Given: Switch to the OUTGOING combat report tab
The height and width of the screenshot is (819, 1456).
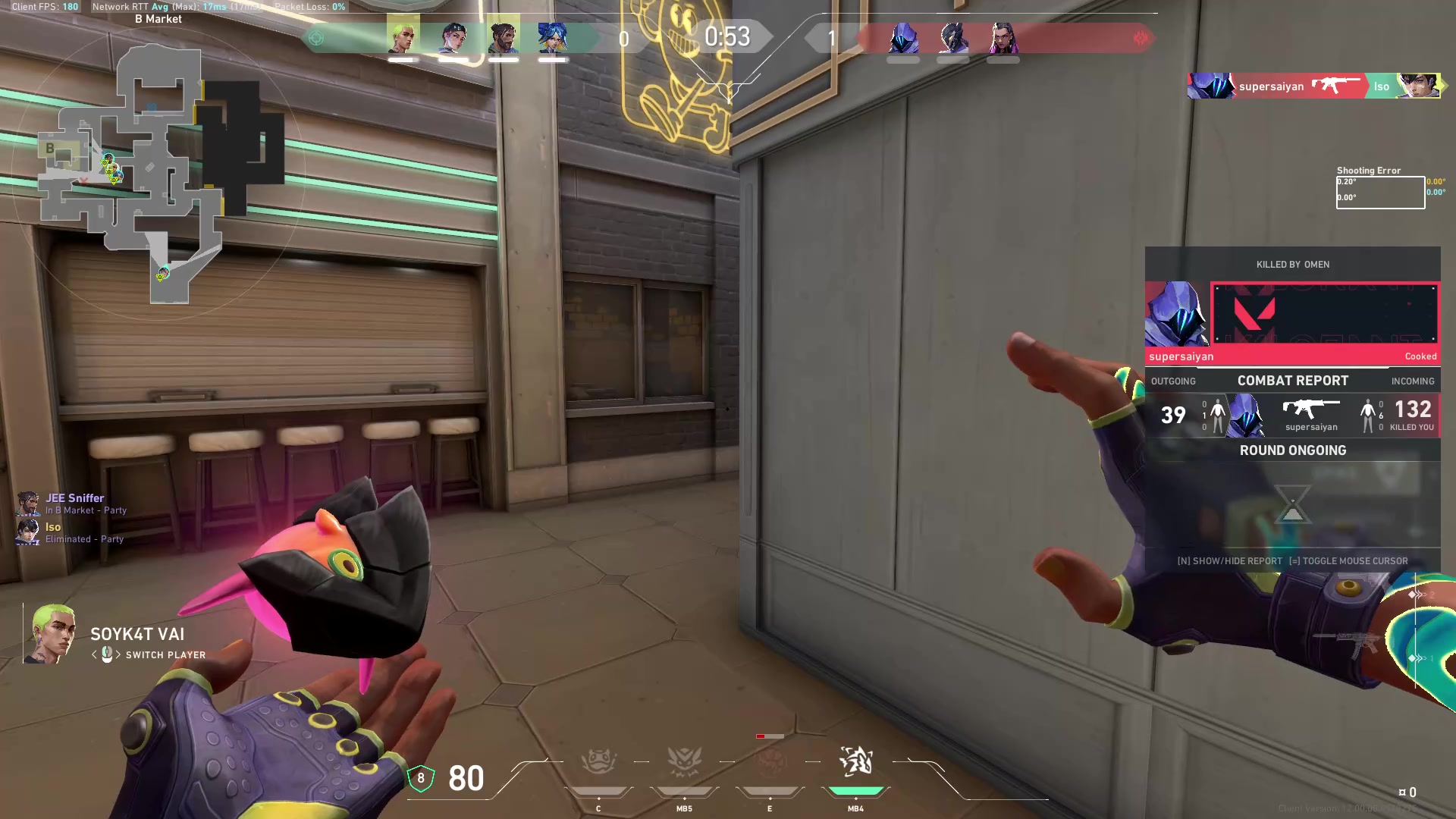Looking at the screenshot, I should (1173, 381).
